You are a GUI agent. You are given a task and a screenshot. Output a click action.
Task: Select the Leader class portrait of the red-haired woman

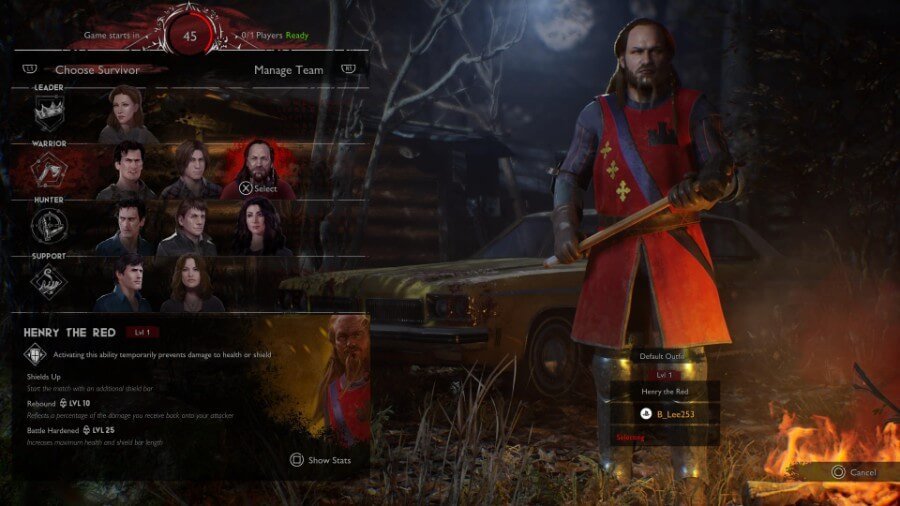click(x=127, y=115)
